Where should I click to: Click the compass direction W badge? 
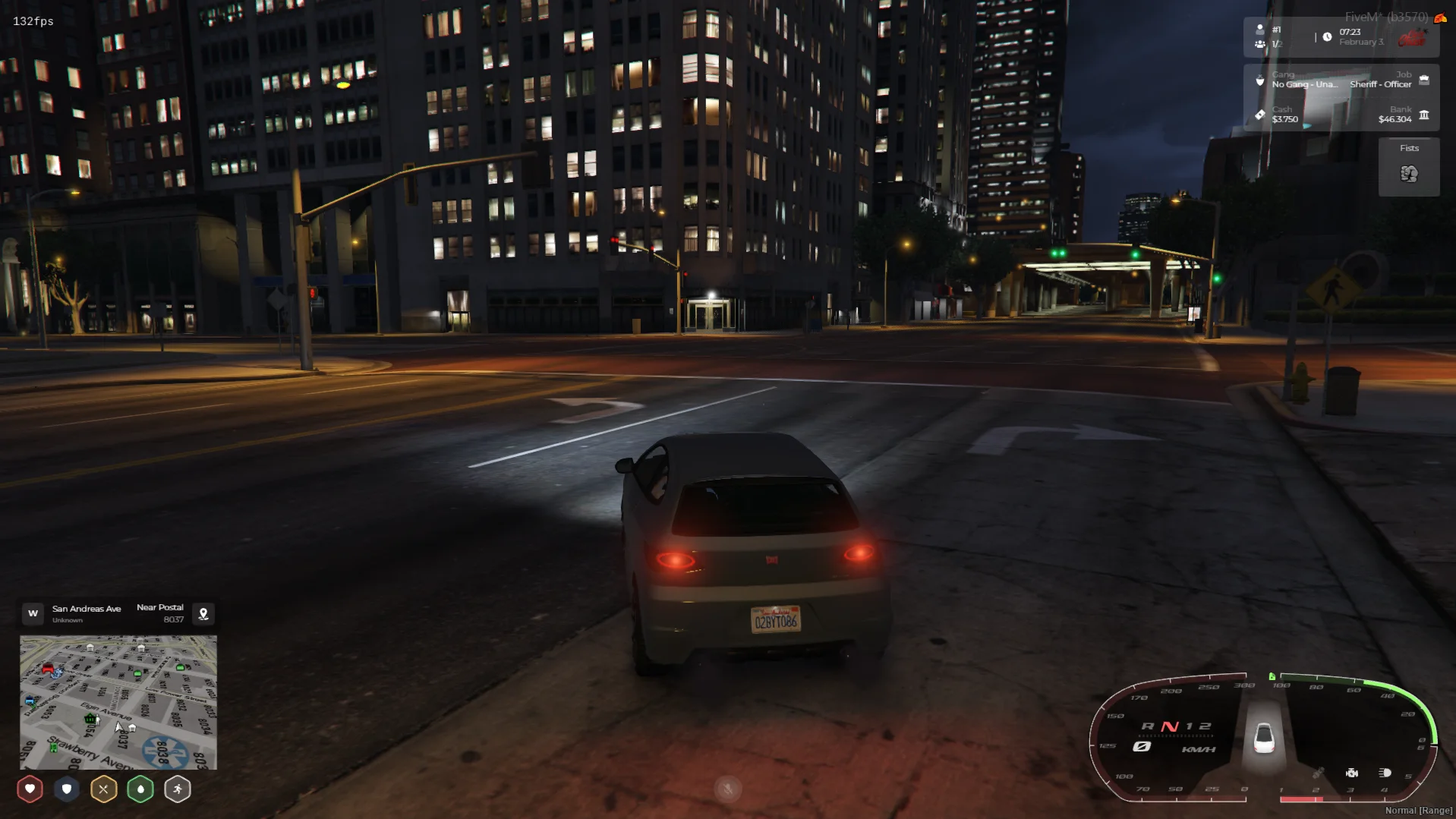click(x=33, y=613)
